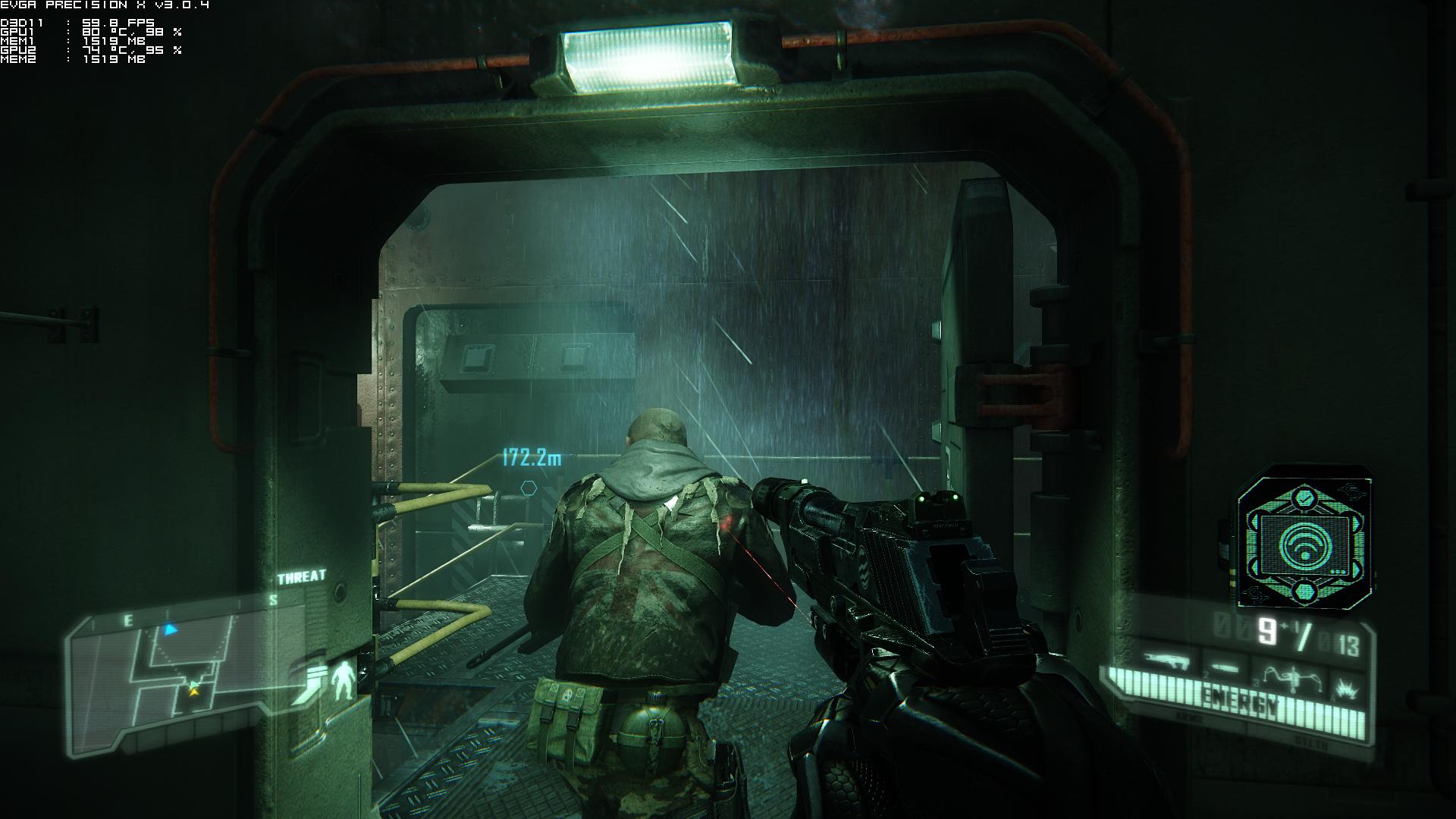
Task: Select the bow weapon slot
Action: pos(1291,674)
